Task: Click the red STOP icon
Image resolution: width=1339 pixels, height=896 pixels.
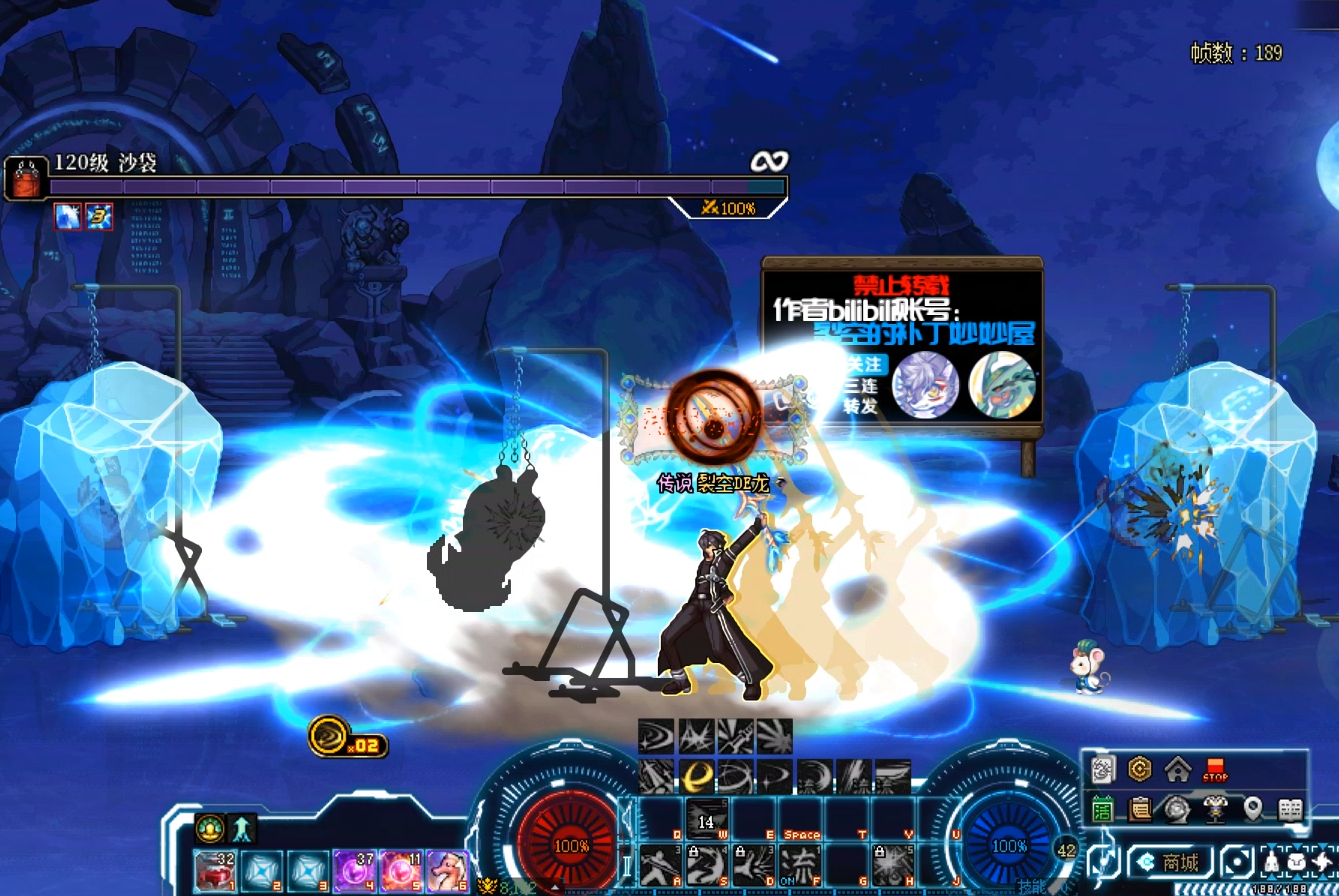Action: (1215, 770)
